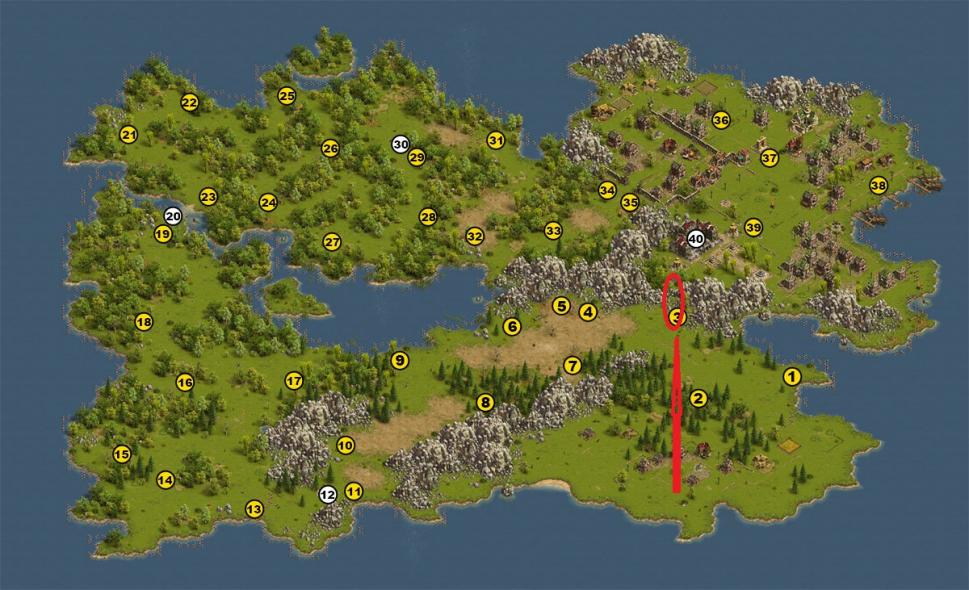Choose marker 36 in the village
The height and width of the screenshot is (590, 969).
coord(721,120)
